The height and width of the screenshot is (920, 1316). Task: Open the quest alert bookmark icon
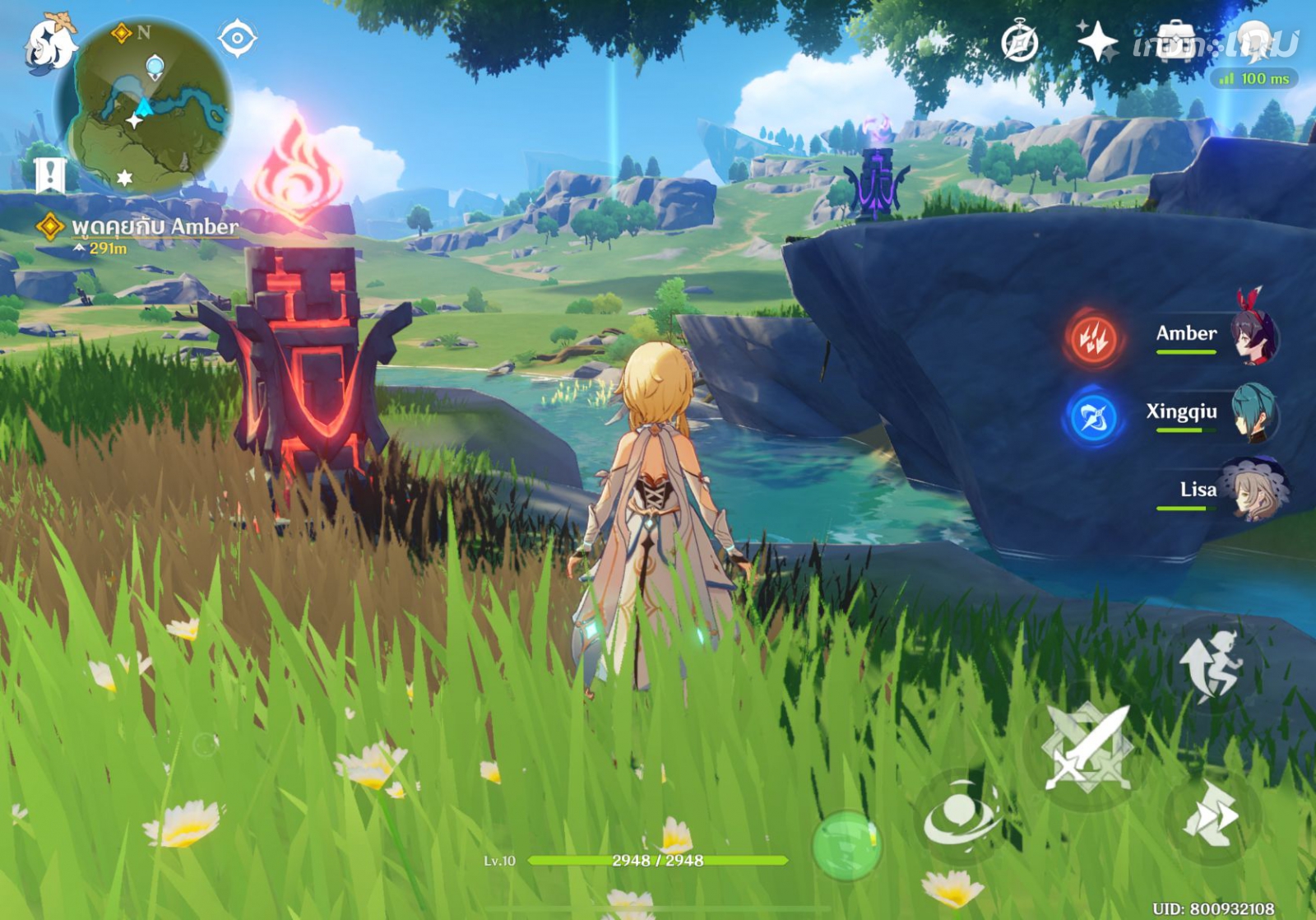[50, 174]
